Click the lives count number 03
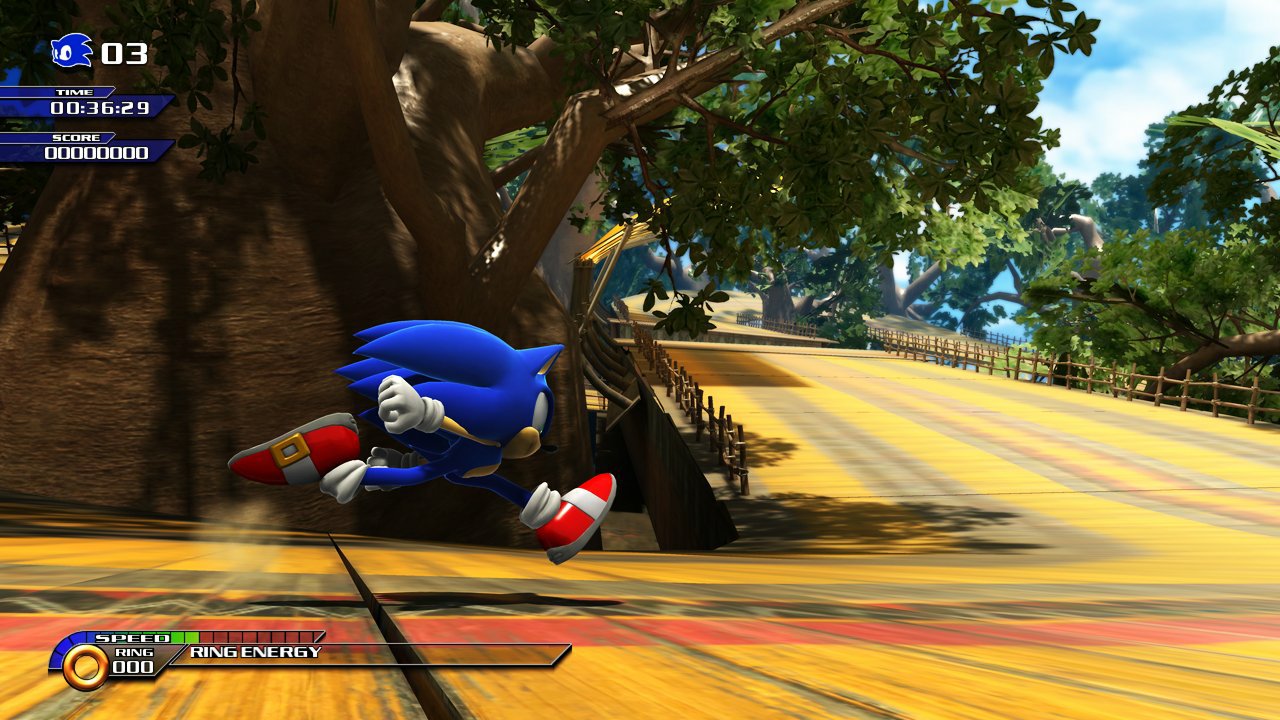The image size is (1280, 720). point(122,54)
